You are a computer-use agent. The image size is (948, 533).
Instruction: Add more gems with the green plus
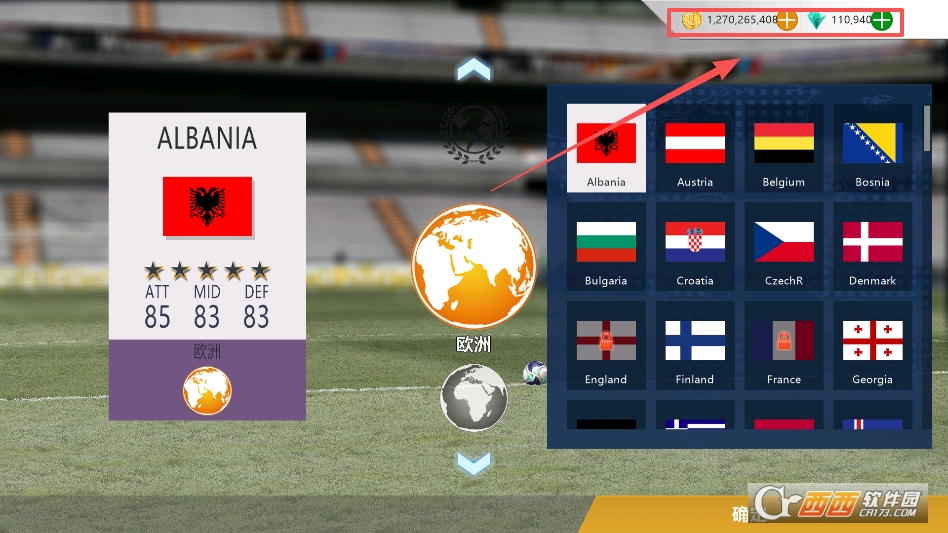[x=881, y=20]
